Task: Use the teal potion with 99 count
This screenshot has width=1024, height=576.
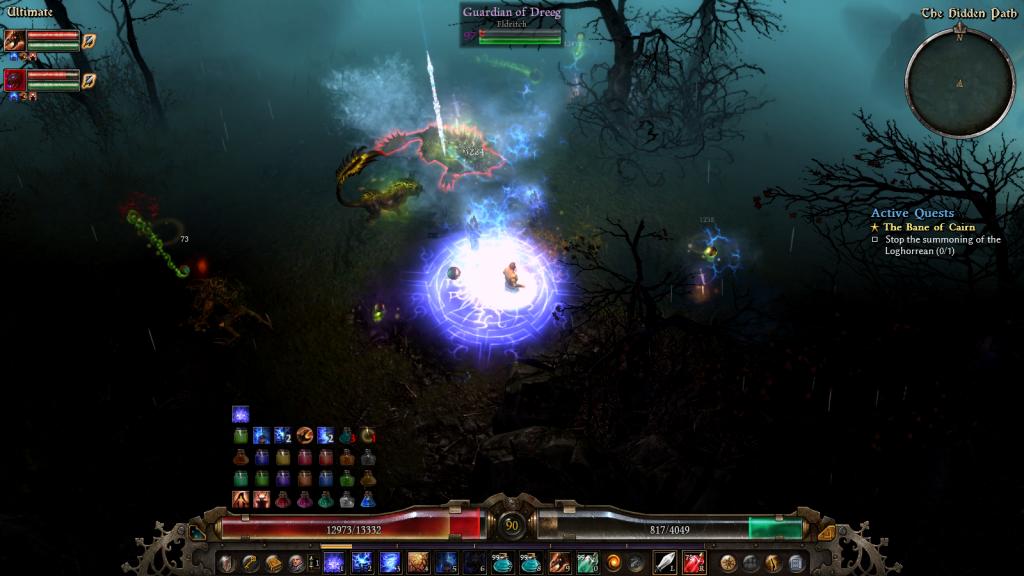Action: 501,562
